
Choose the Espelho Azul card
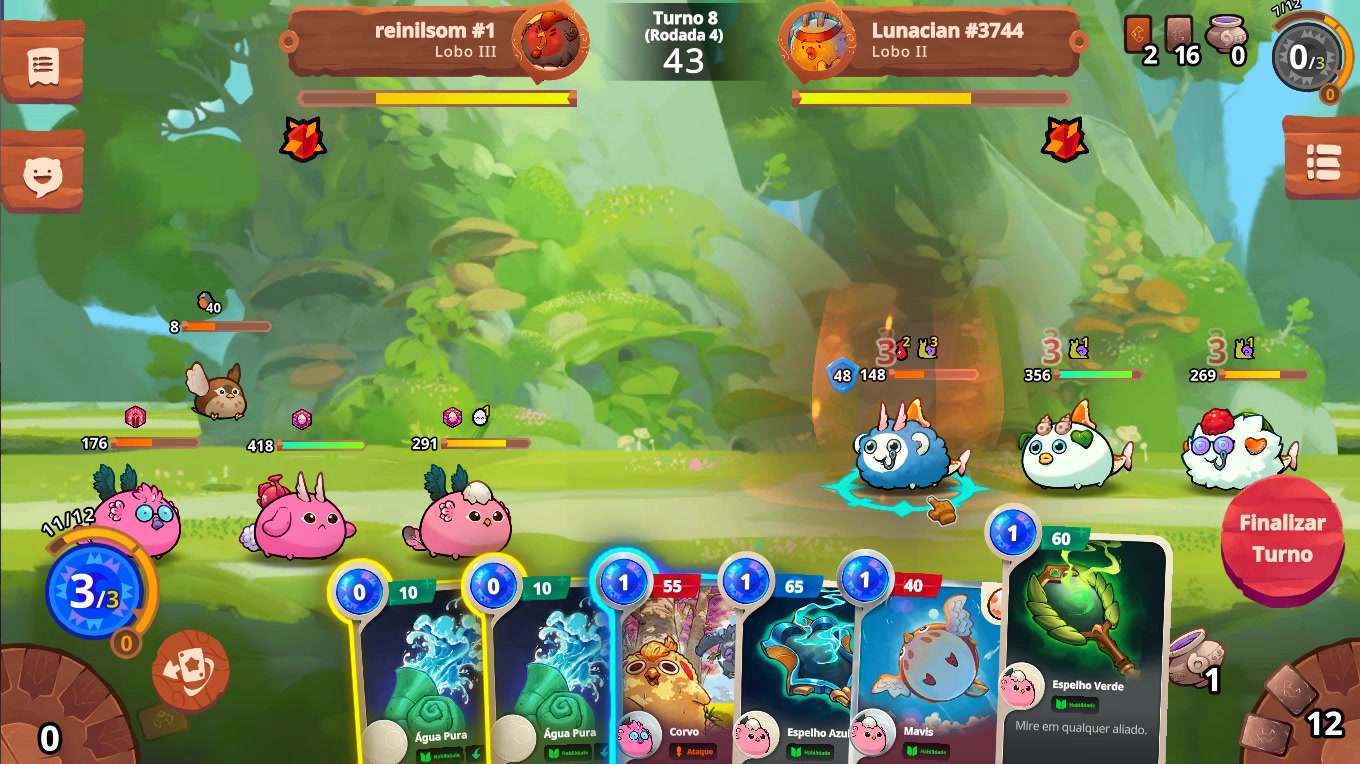click(795, 670)
